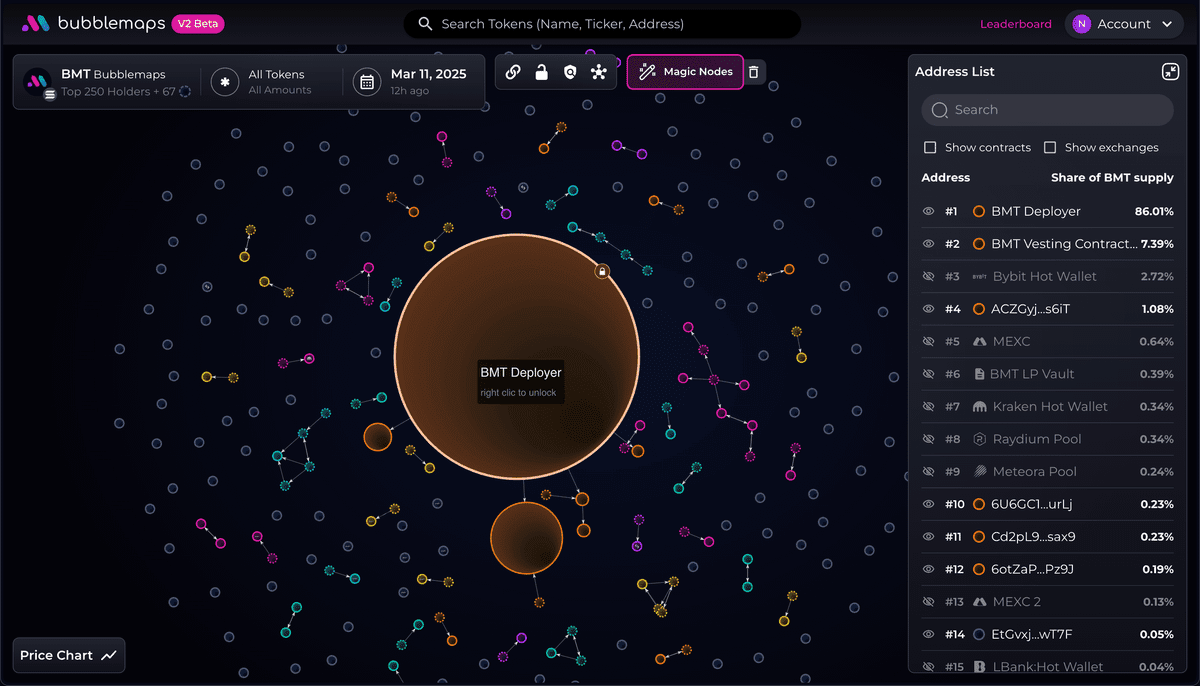The image size is (1200, 686).
Task: Click the trash can icon
Action: [x=754, y=72]
